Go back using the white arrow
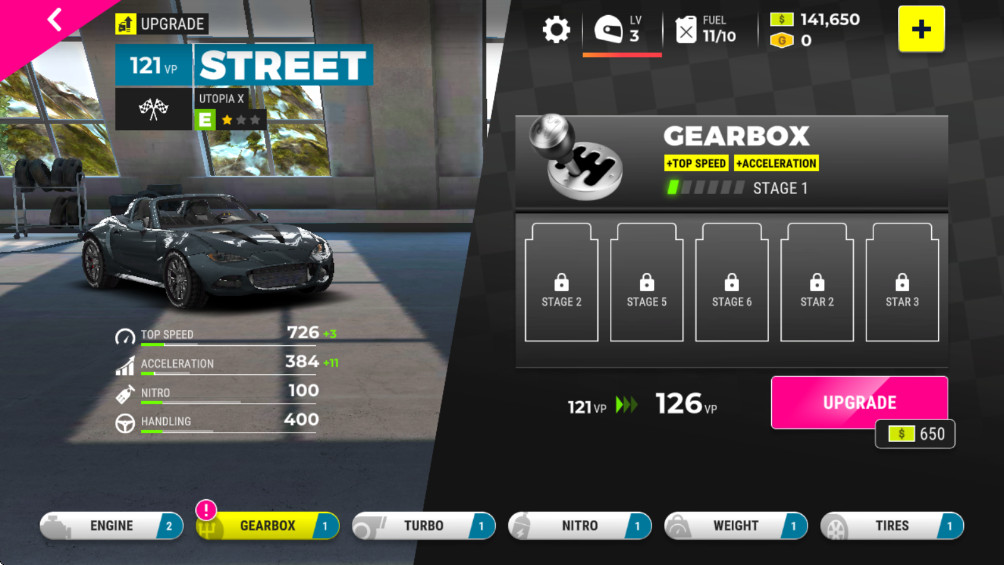Screen dimensions: 1004x565 click(x=54, y=19)
